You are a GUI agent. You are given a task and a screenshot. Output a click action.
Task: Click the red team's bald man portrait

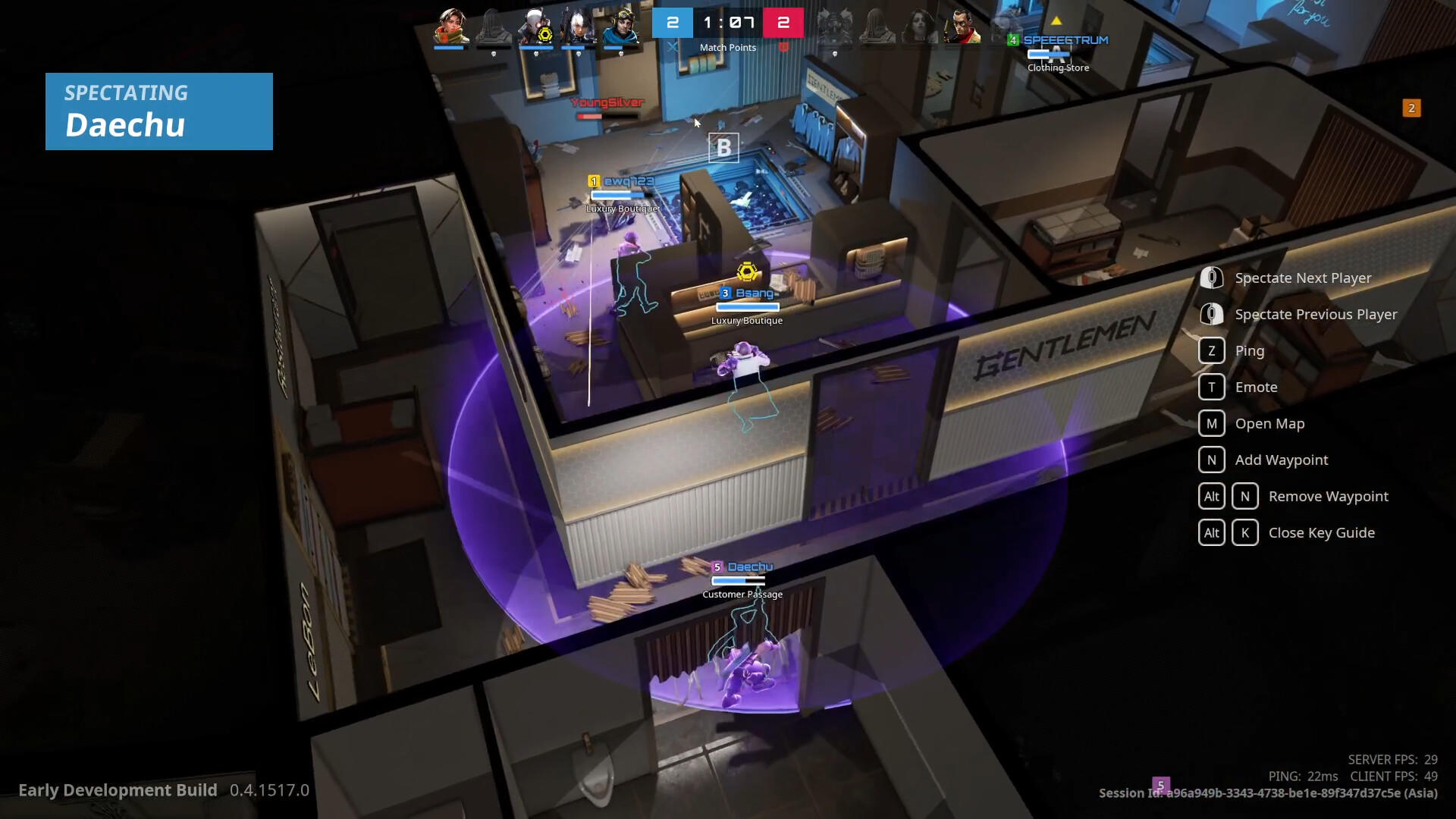962,27
